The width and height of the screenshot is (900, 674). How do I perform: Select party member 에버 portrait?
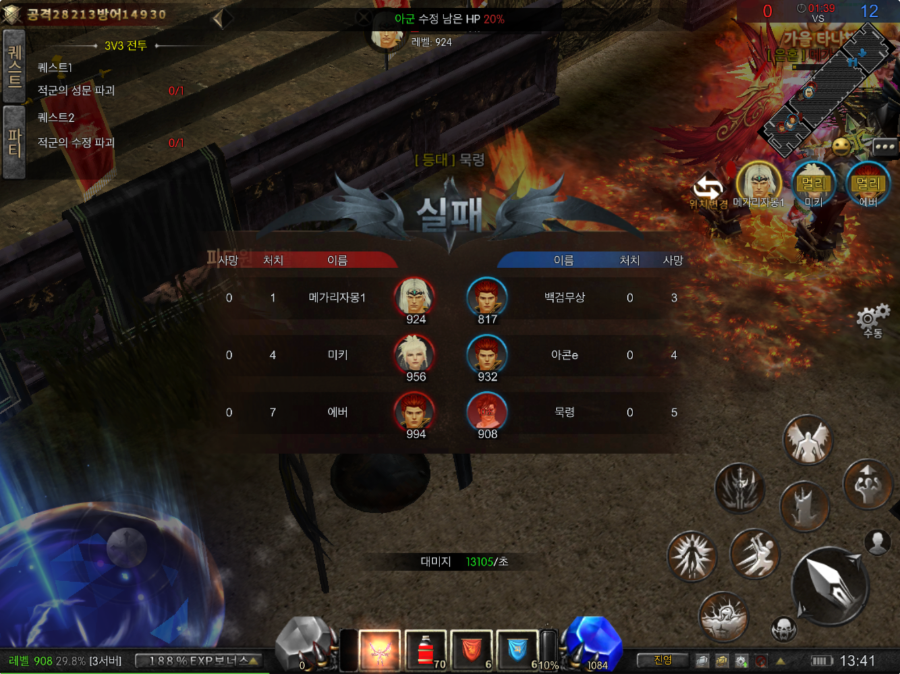(868, 183)
